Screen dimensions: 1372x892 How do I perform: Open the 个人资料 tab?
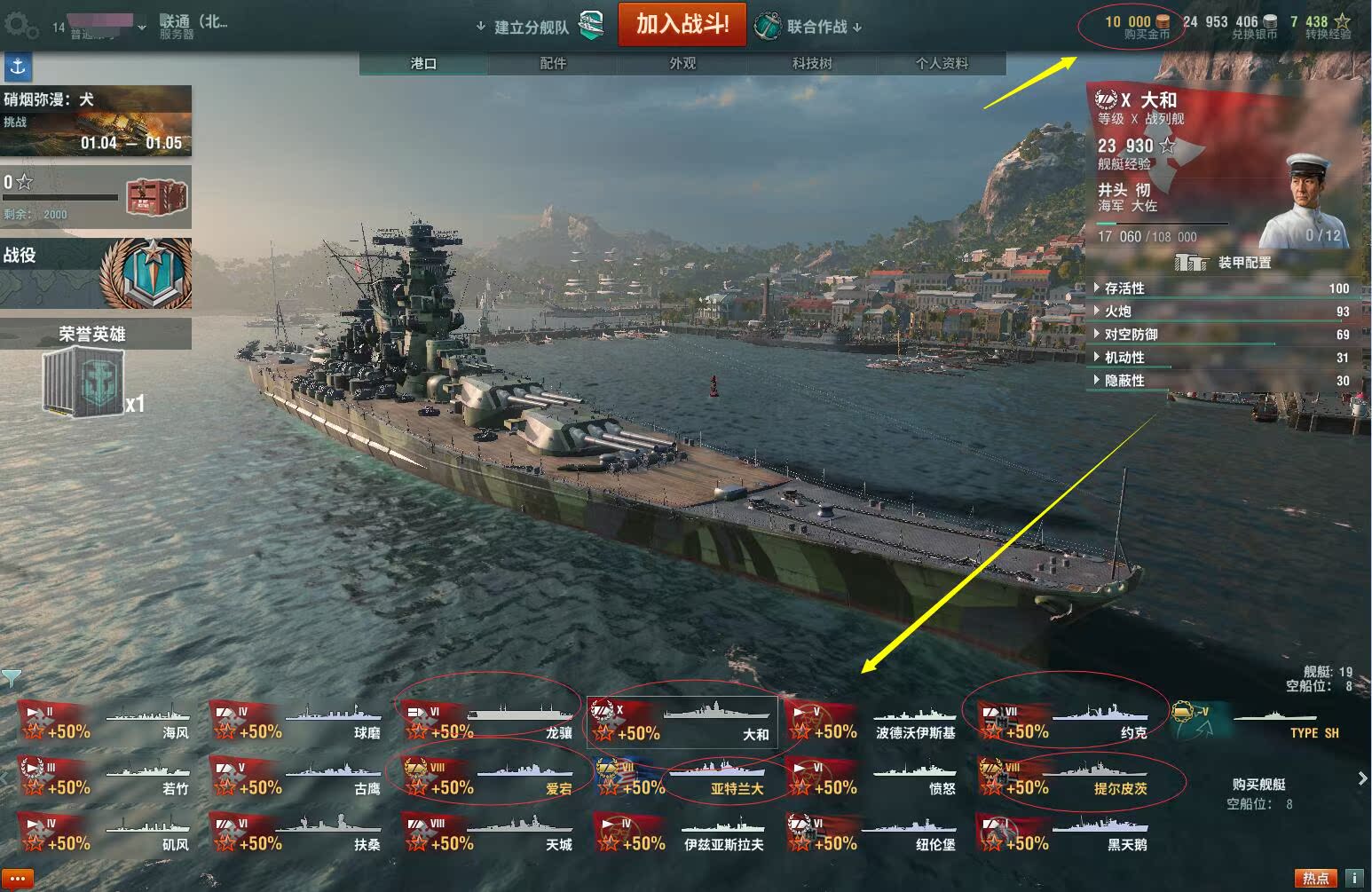(x=942, y=63)
